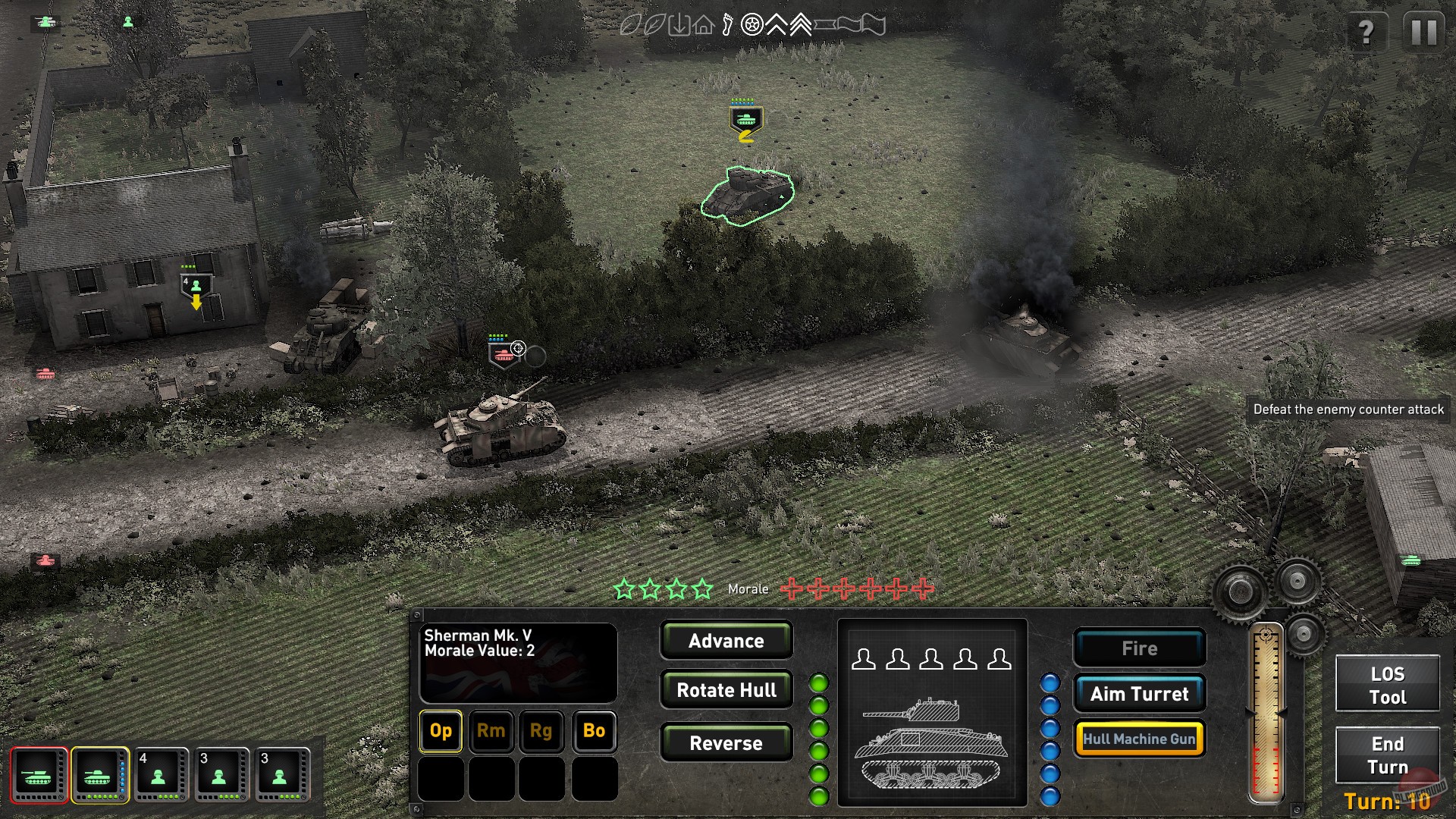Toggle the Op crew option
The height and width of the screenshot is (819, 1456).
pyautogui.click(x=440, y=731)
